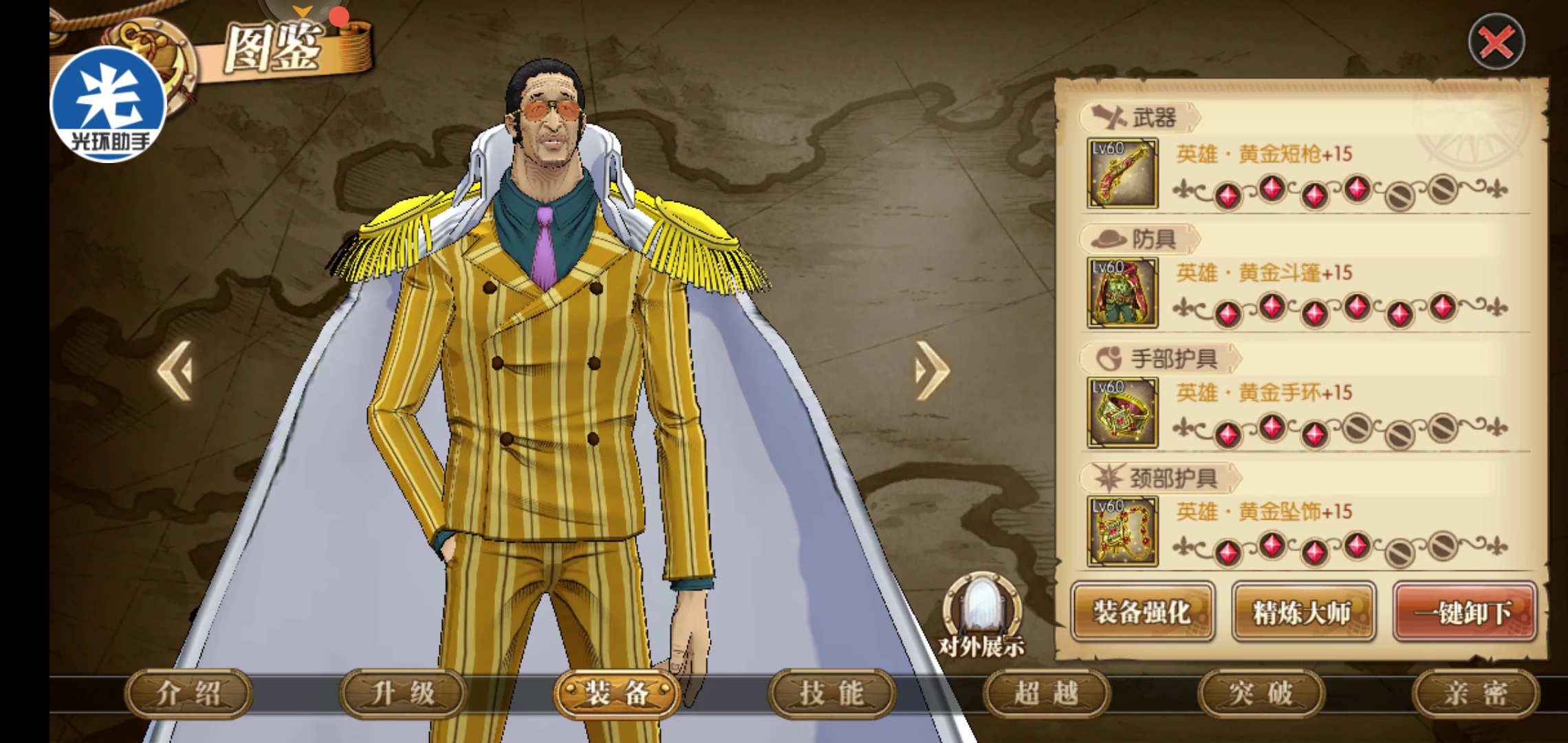Open the 光环助手 overlay assistant badge
The image size is (1568, 743).
coord(109,105)
